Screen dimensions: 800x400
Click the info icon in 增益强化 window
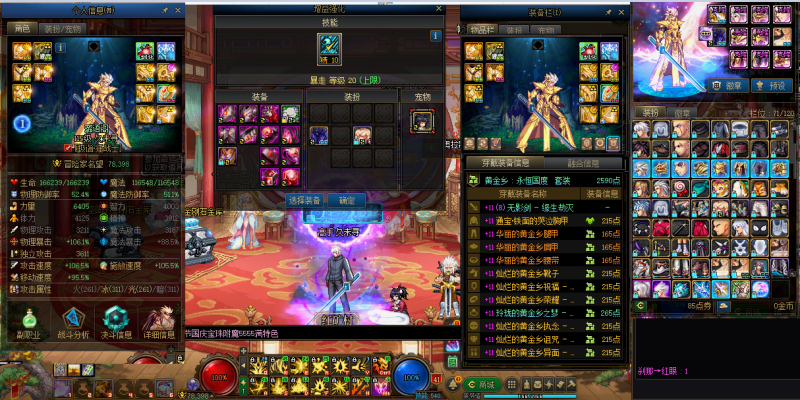[435, 35]
